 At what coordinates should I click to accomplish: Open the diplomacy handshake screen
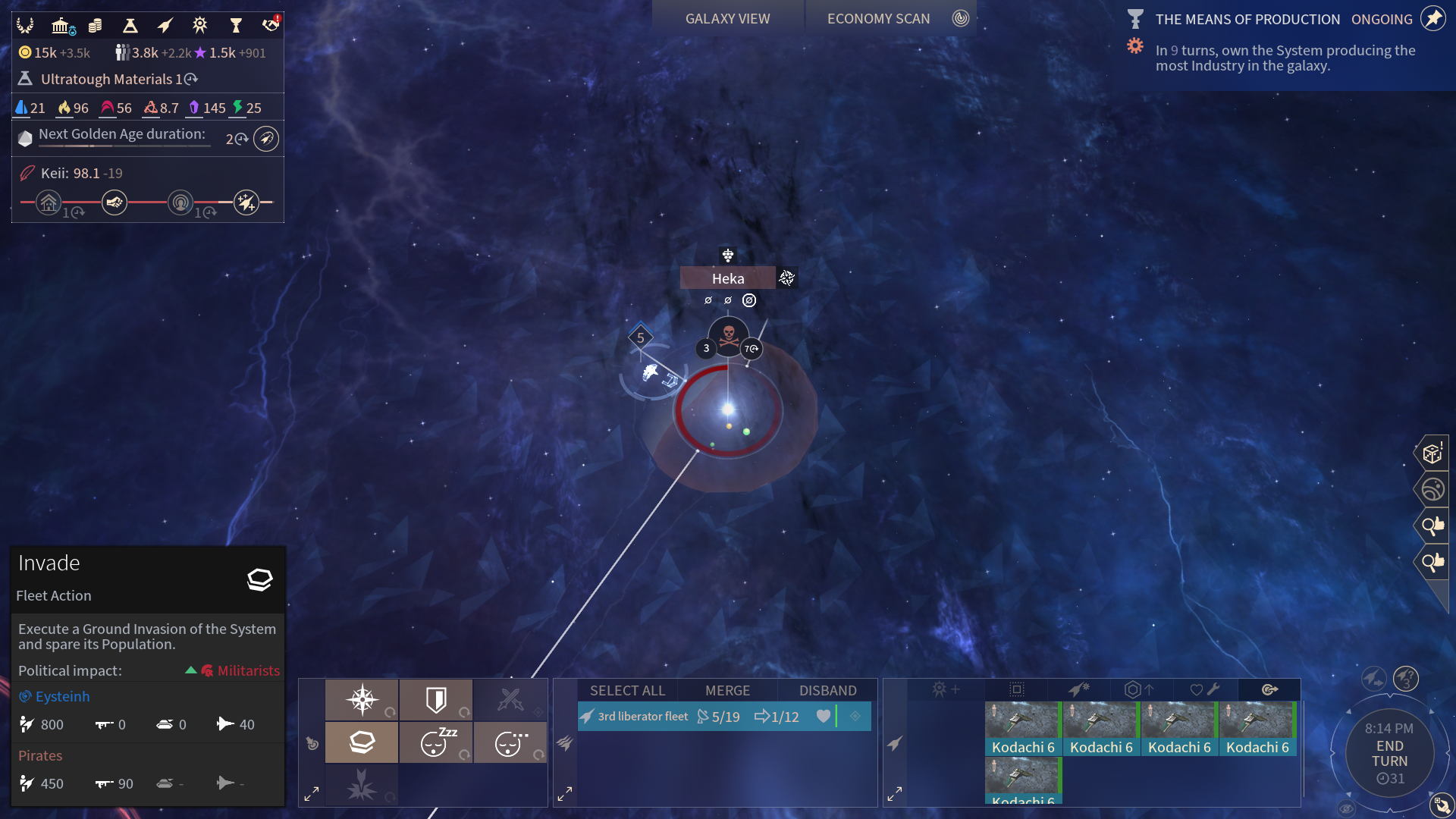pos(270,26)
